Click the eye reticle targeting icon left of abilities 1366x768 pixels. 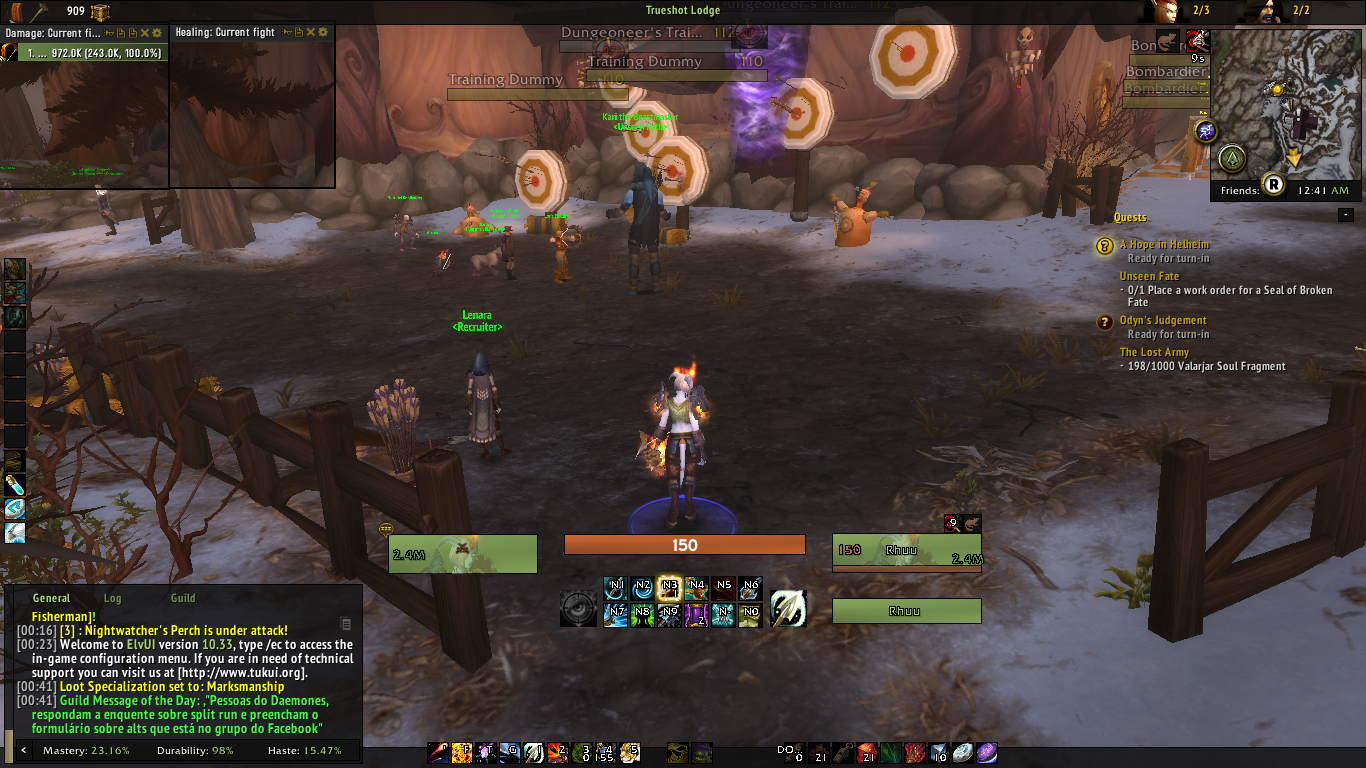(578, 608)
